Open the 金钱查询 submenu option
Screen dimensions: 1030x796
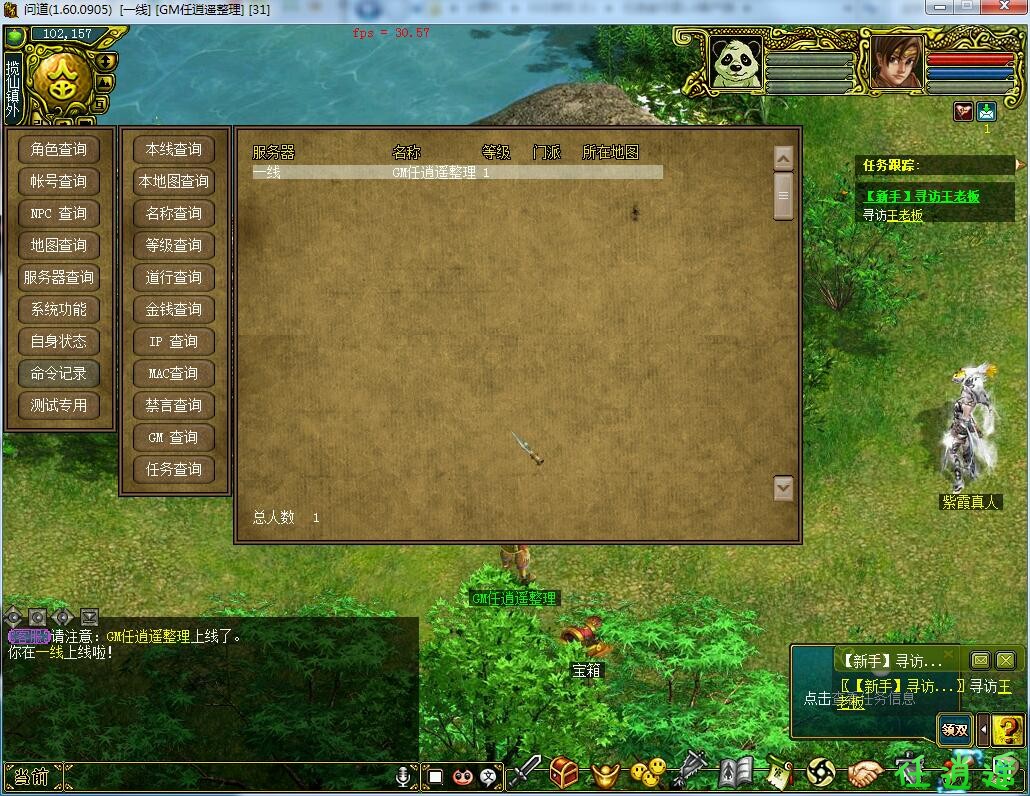[x=174, y=310]
